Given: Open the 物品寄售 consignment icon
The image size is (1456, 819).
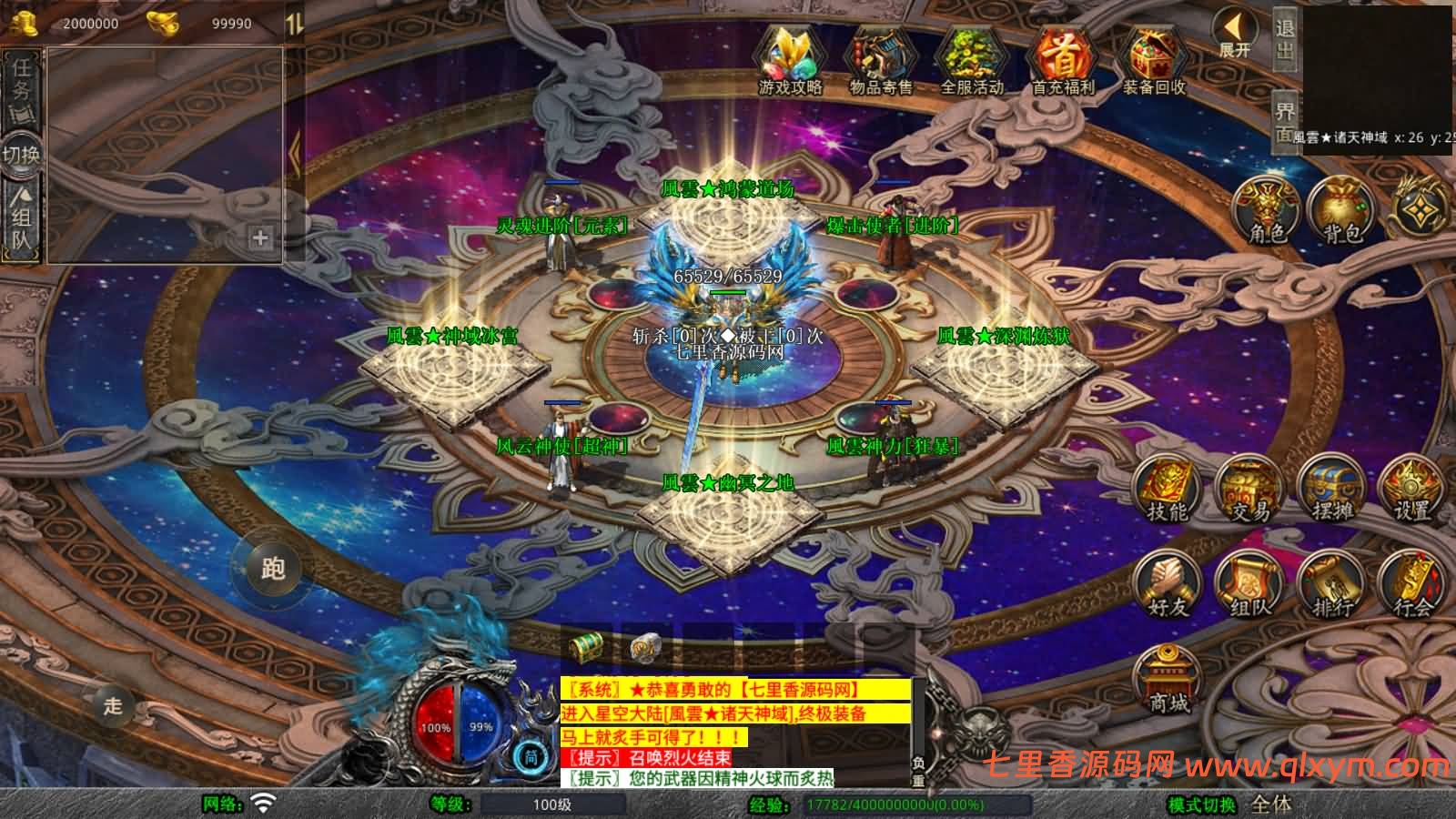Looking at the screenshot, I should pyautogui.click(x=880, y=60).
